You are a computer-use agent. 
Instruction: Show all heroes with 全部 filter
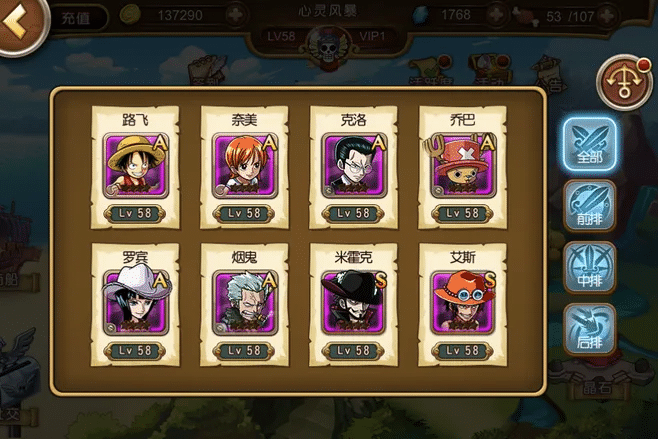tap(589, 145)
